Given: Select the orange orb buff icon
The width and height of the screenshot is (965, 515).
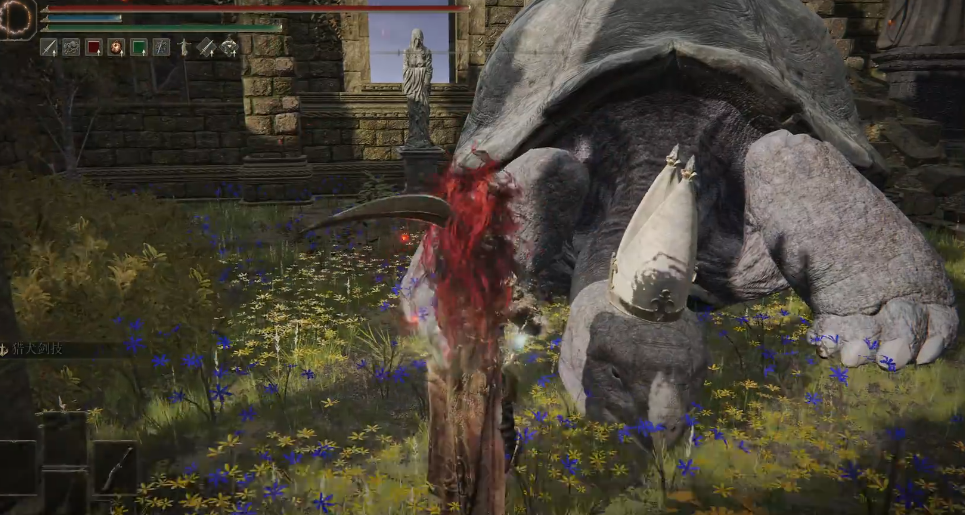Looking at the screenshot, I should click(116, 47).
